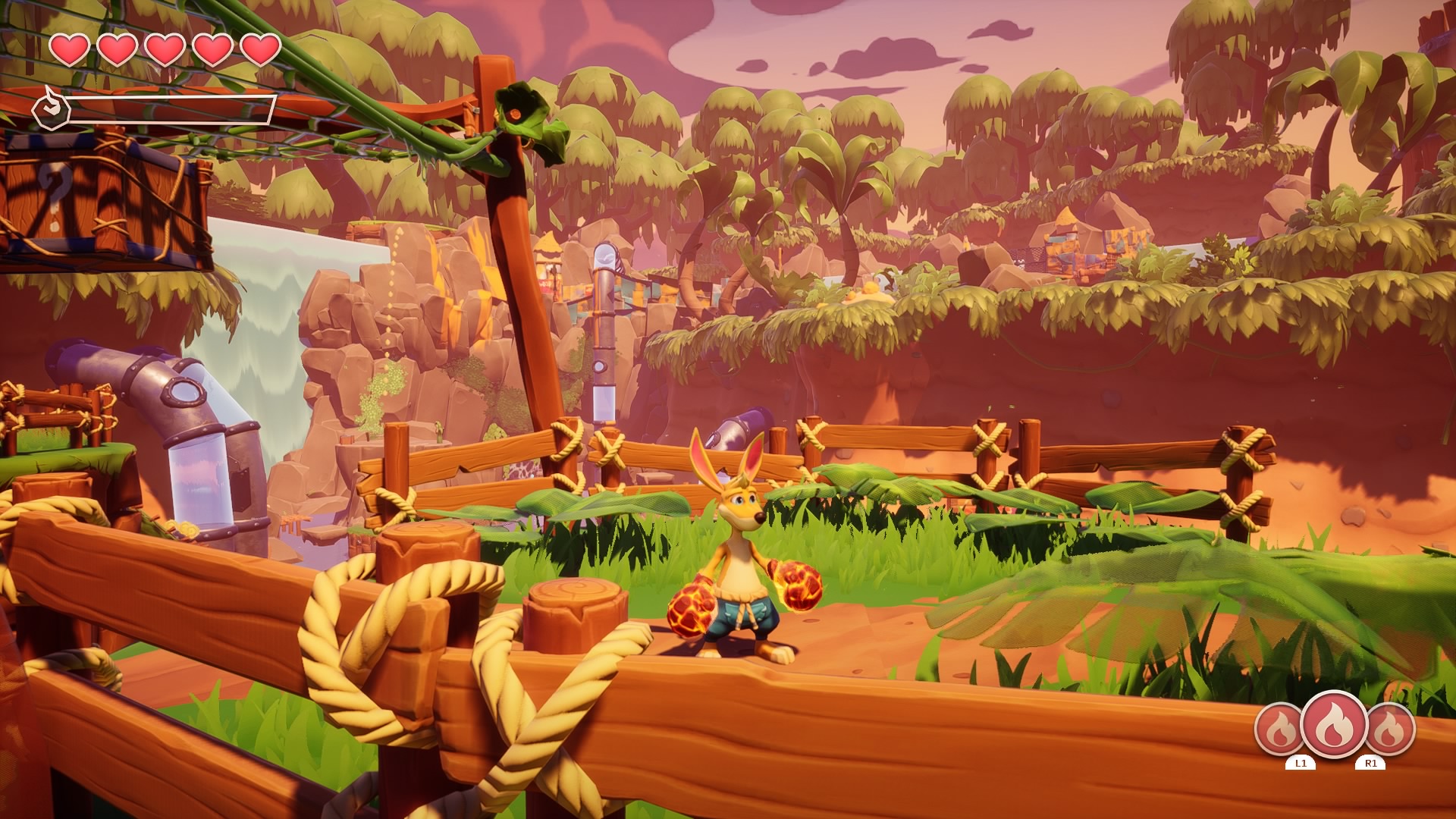
Task: Select the large center fire glove icon
Action: 1334,726
